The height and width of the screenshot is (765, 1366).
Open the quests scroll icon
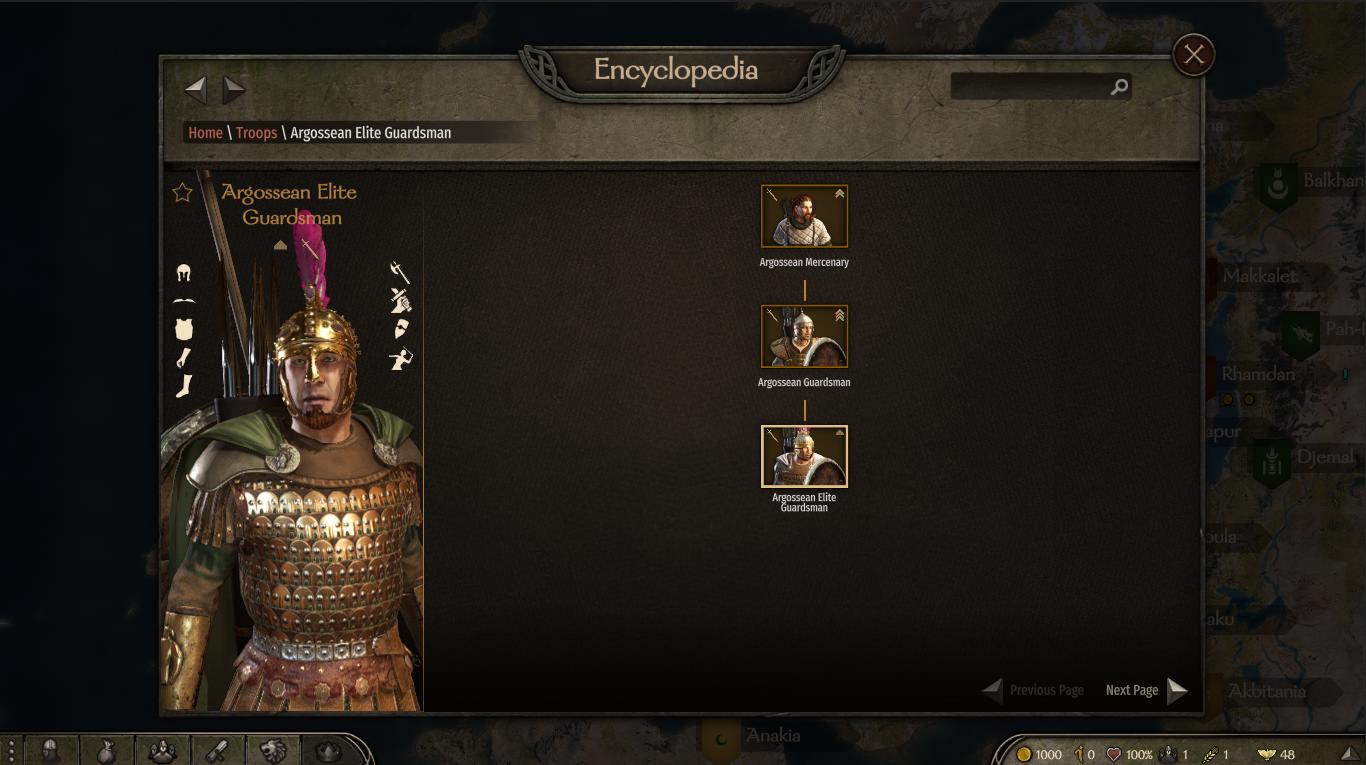tap(218, 750)
